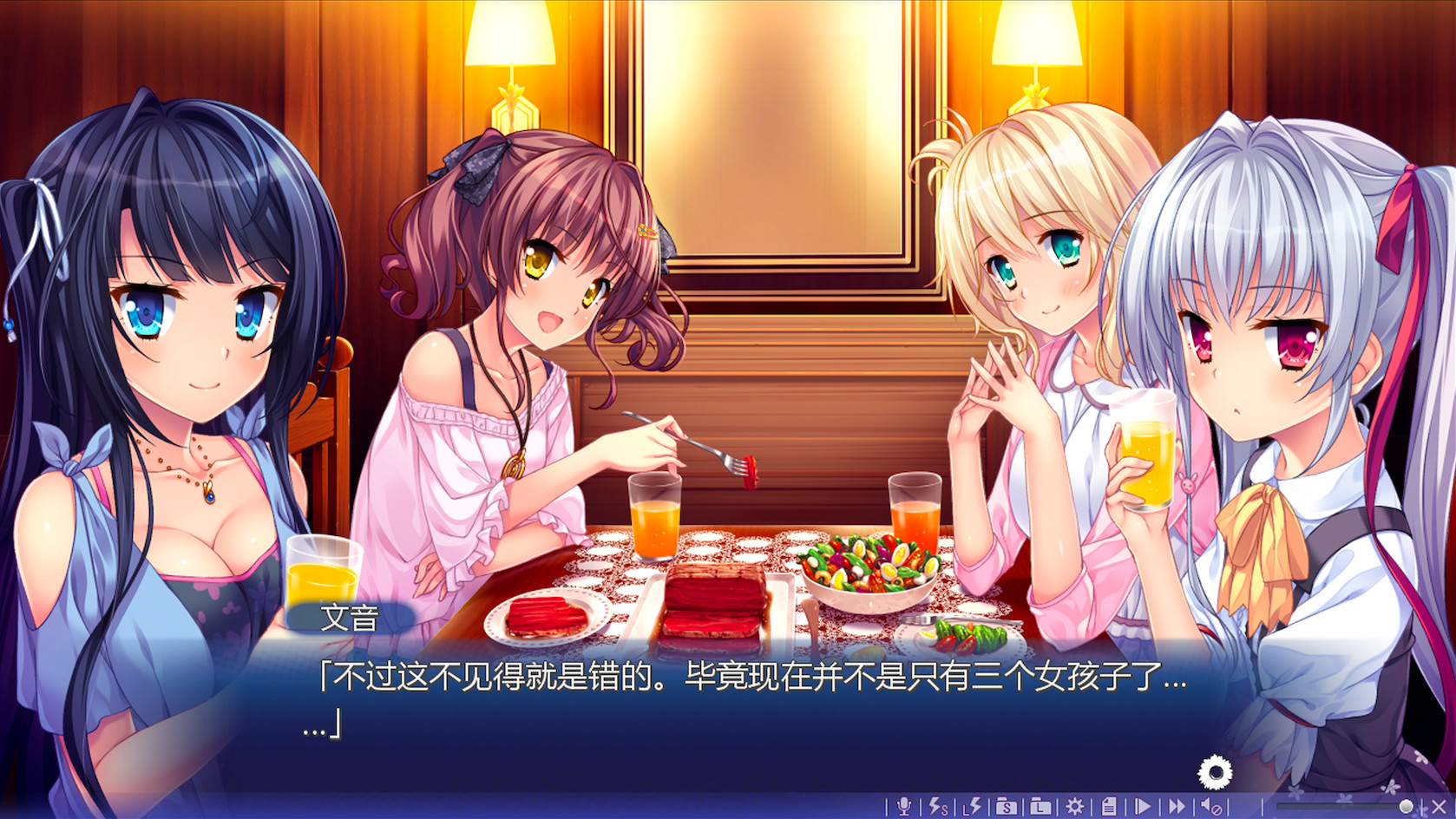Quick load using the L-lightning icon
This screenshot has height=819, width=1456.
tap(971, 805)
